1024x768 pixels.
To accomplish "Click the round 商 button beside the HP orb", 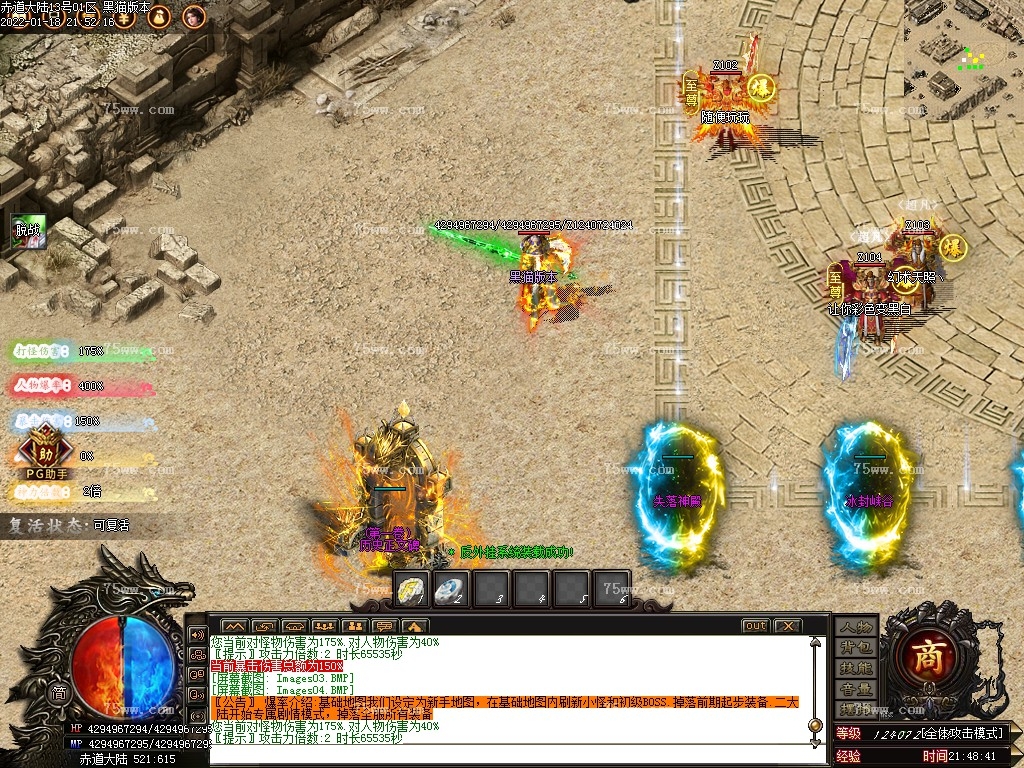I will (60, 693).
